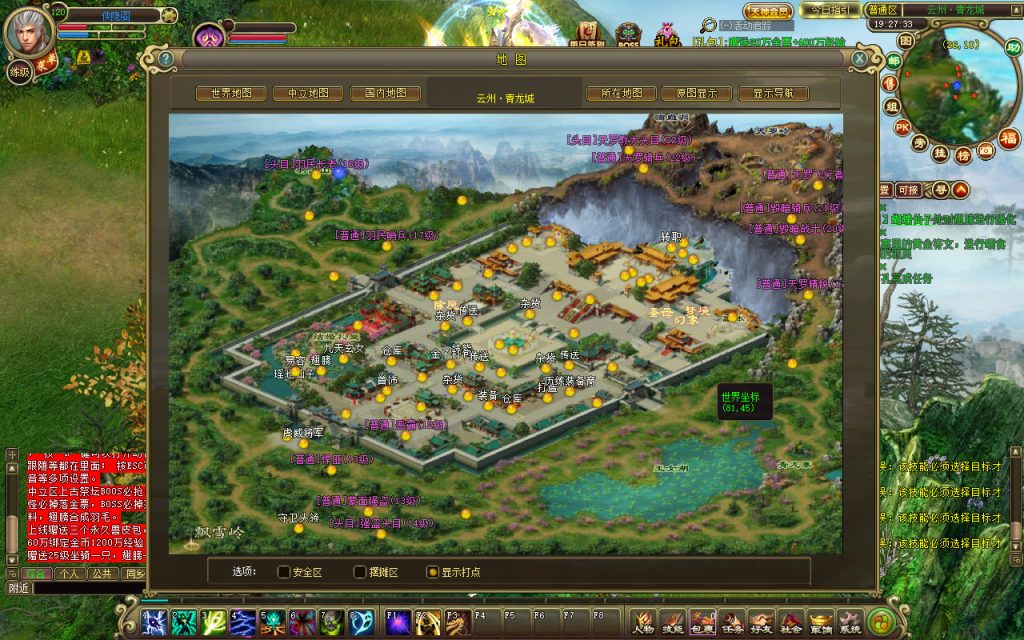Select the 所在地图 current map button
1024x640 pixels.
pos(621,93)
